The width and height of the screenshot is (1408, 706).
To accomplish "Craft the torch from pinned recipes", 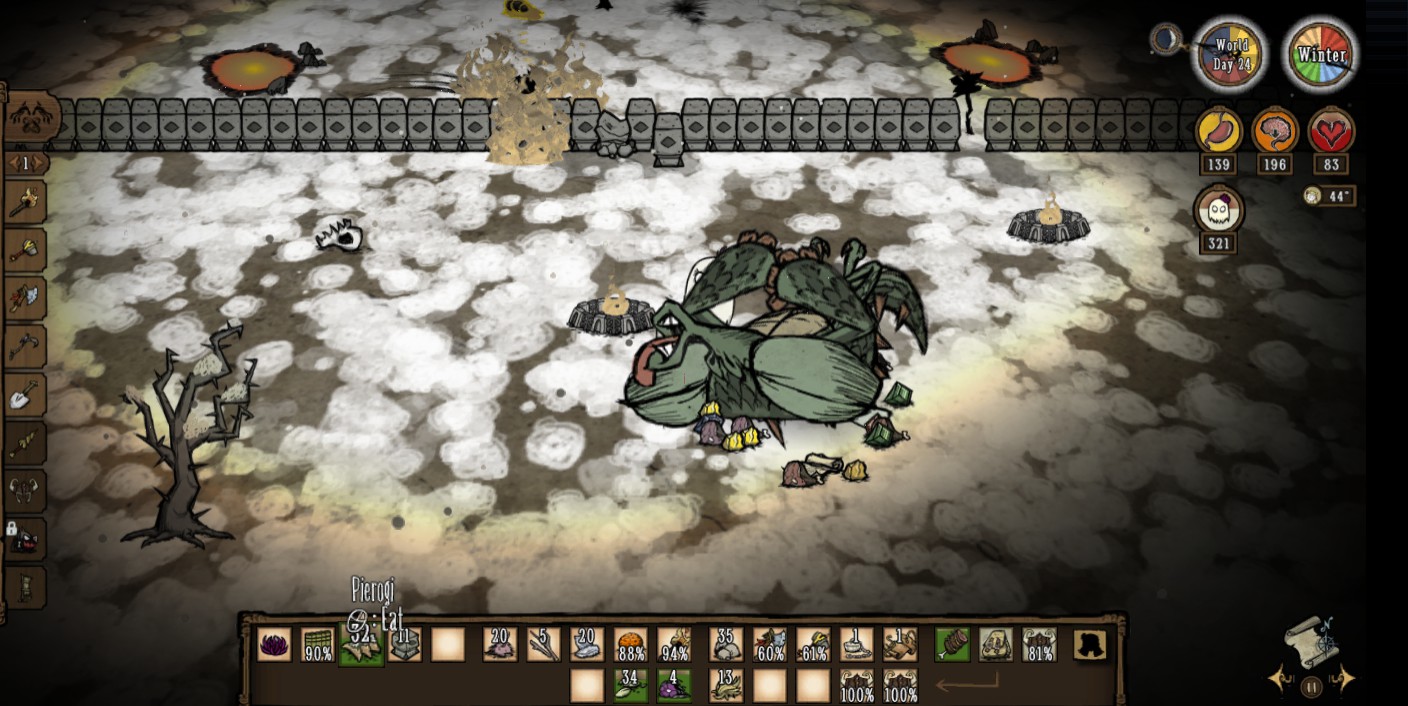I will [25, 205].
